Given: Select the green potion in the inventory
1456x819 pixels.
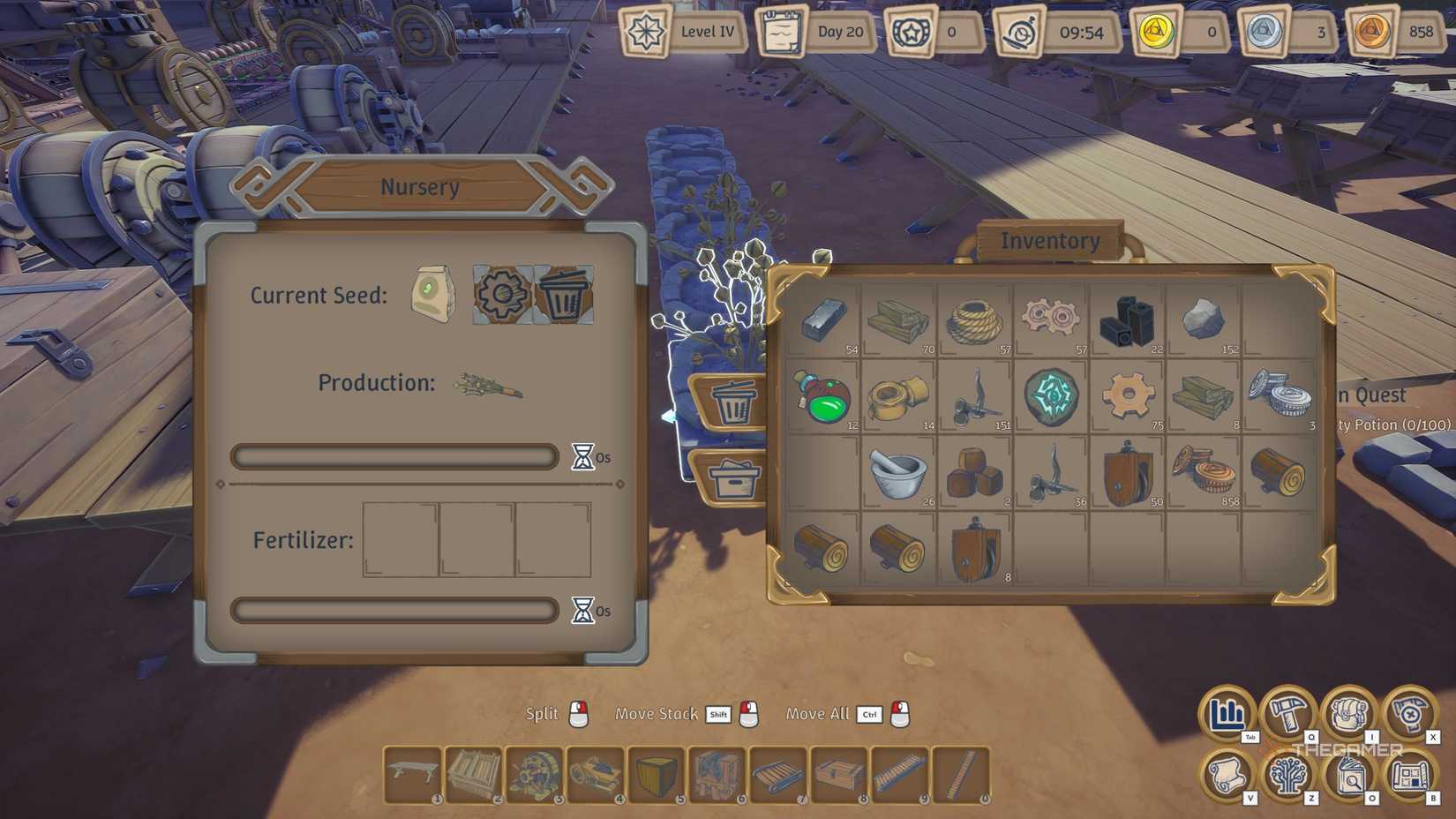Looking at the screenshot, I should click(x=824, y=399).
